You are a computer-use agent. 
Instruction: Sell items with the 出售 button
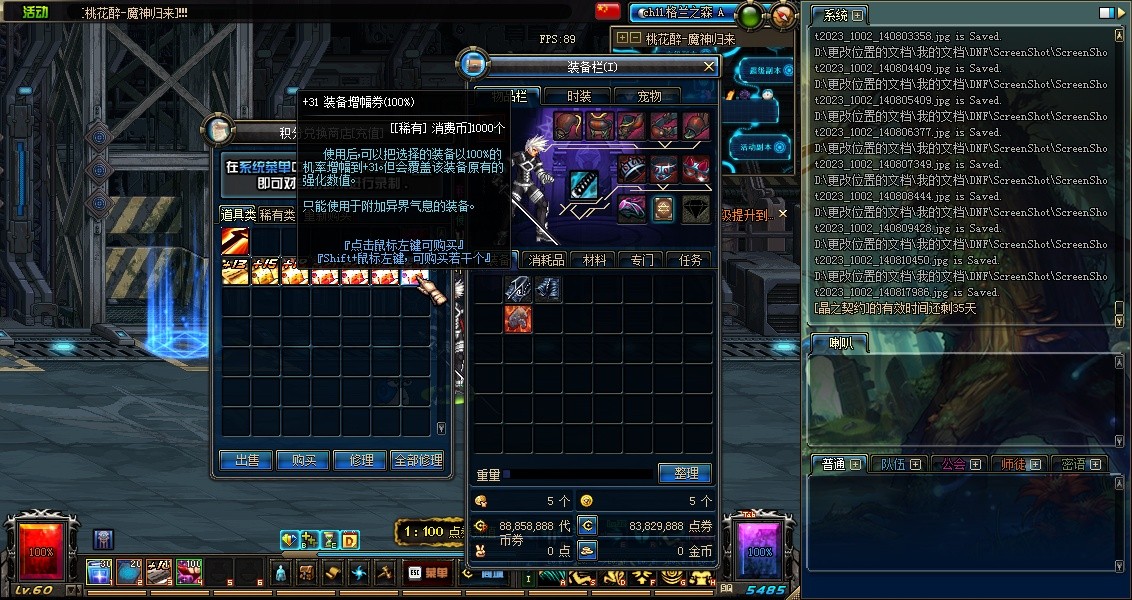coord(247,460)
